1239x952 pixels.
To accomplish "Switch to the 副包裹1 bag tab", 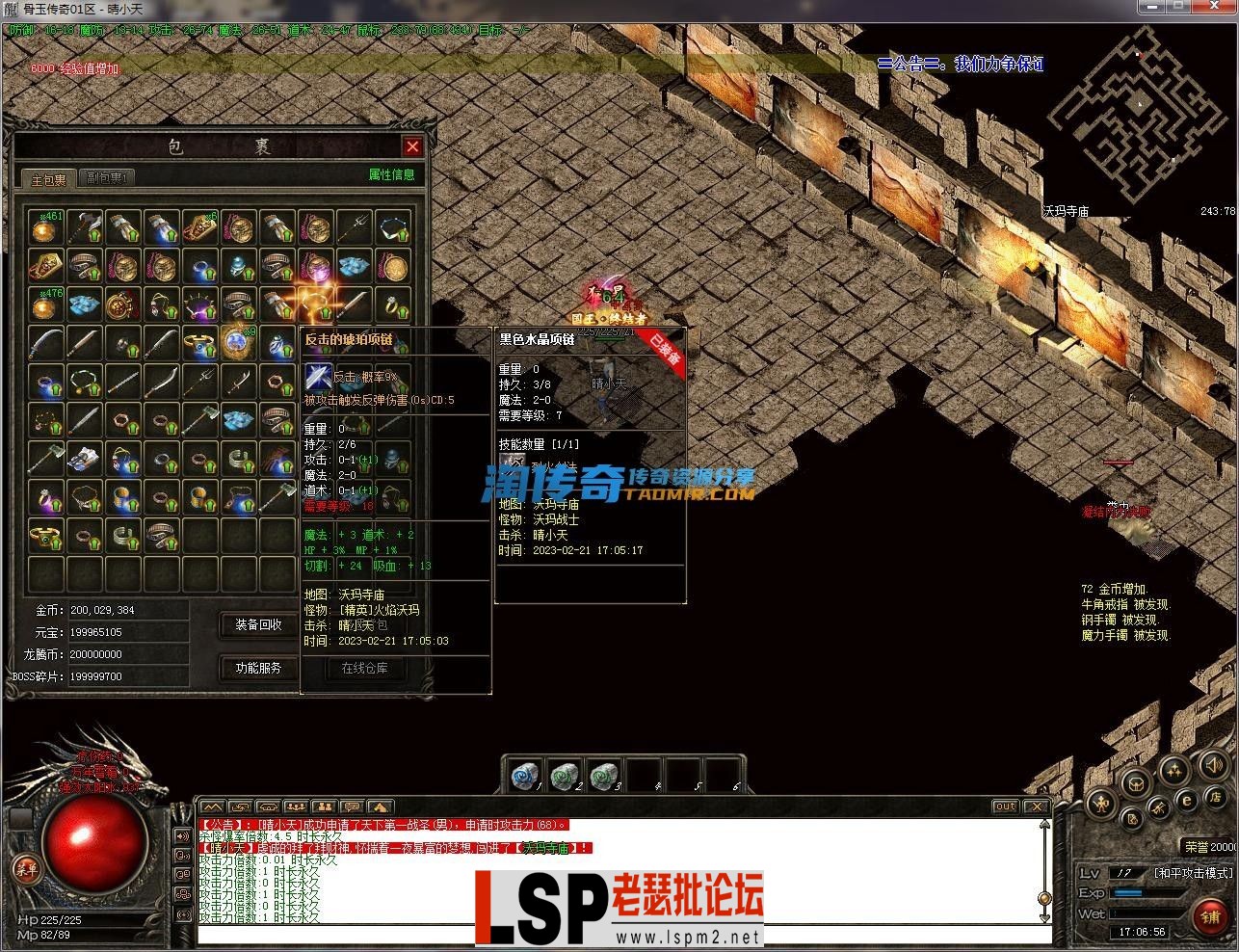I will 104,178.
